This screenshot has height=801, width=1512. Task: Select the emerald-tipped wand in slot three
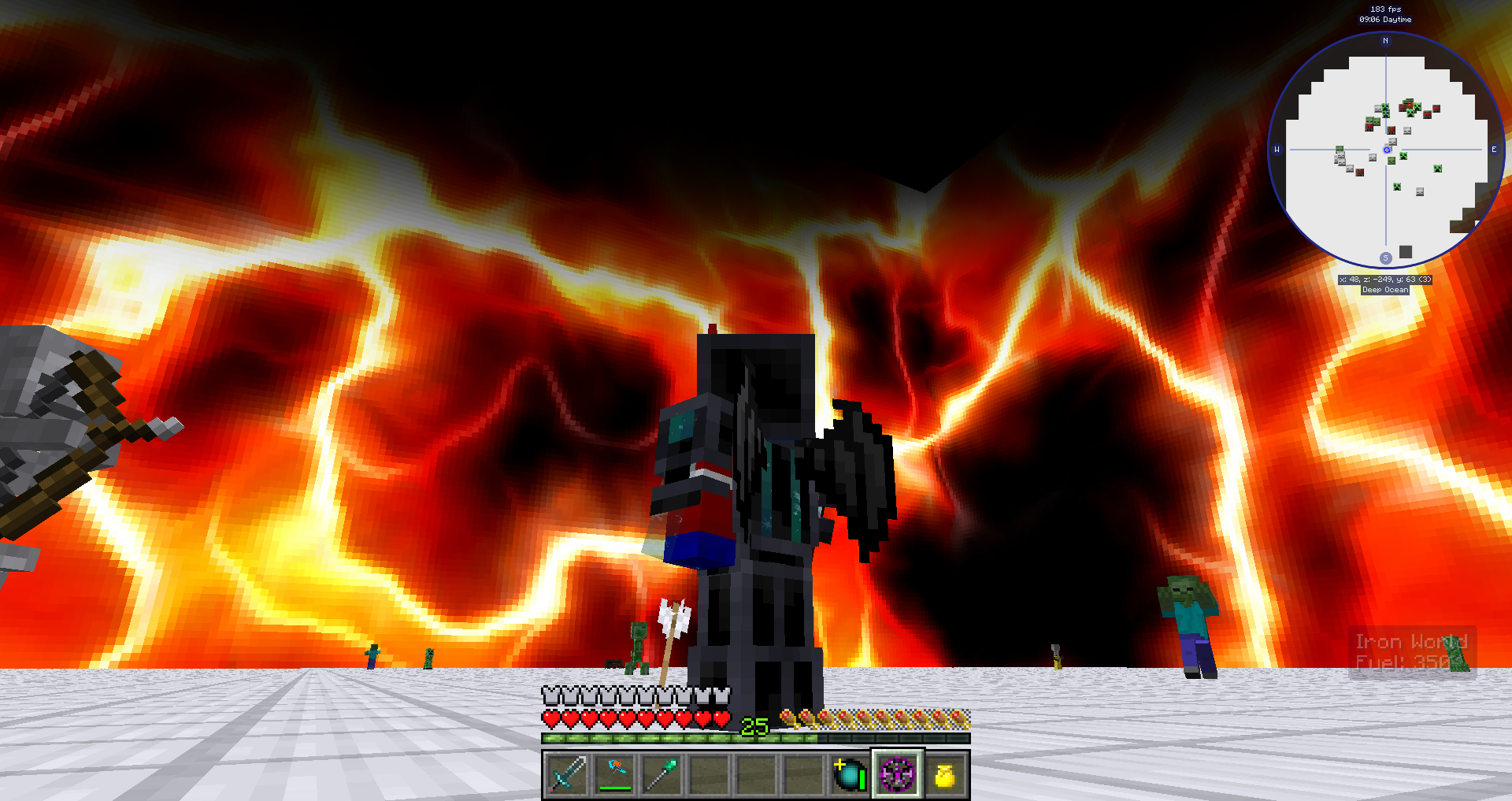661,776
